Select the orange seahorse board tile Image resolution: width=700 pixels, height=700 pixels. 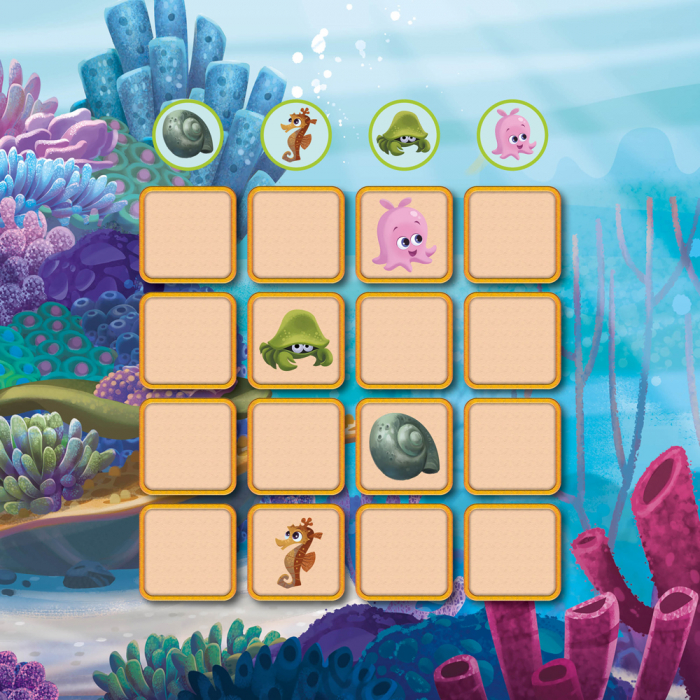(x=296, y=553)
